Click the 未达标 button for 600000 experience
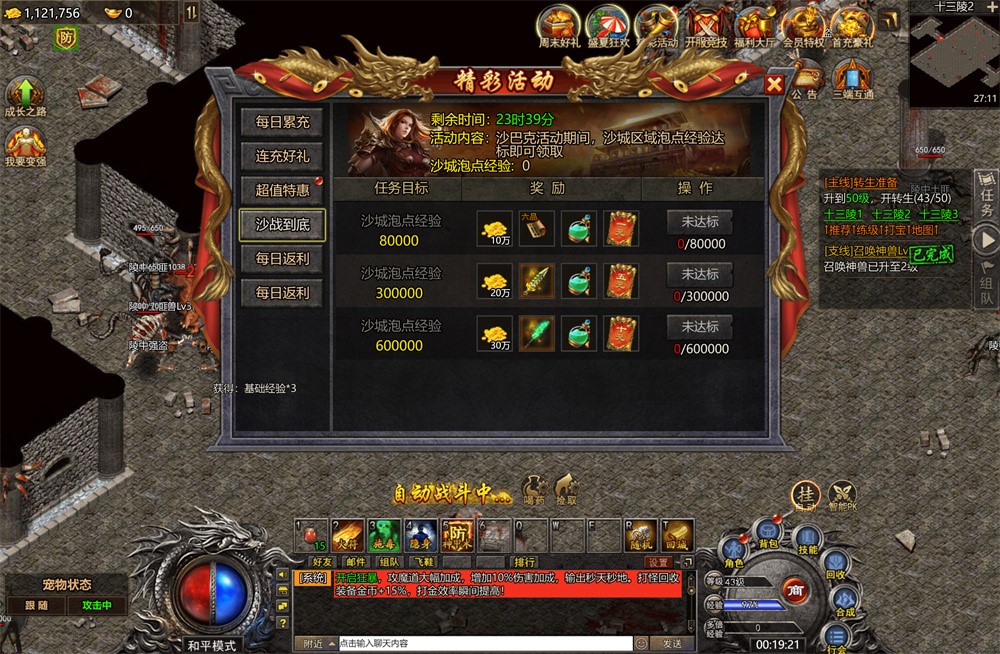 pyautogui.click(x=700, y=327)
